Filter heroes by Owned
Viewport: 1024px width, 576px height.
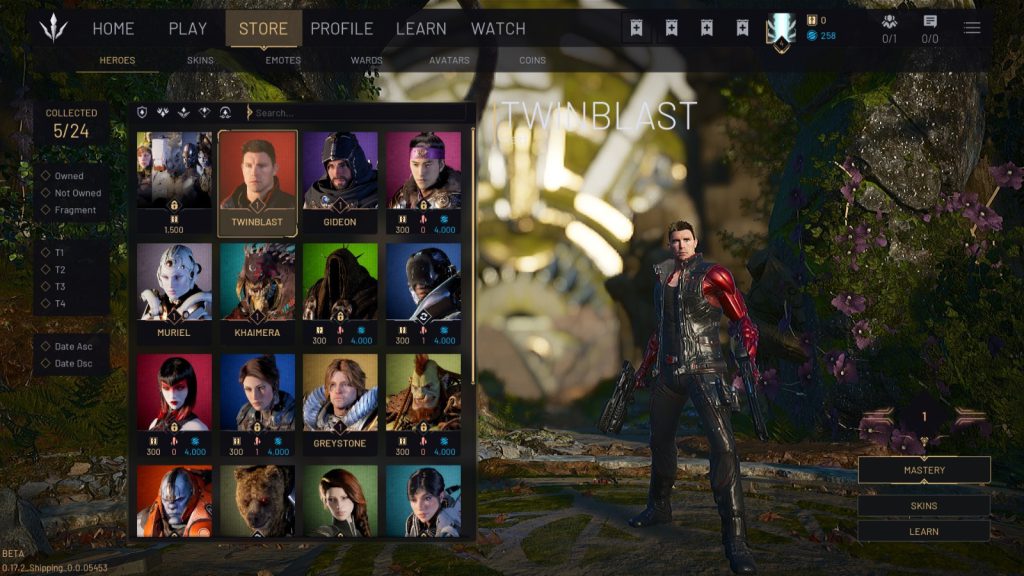pos(69,177)
